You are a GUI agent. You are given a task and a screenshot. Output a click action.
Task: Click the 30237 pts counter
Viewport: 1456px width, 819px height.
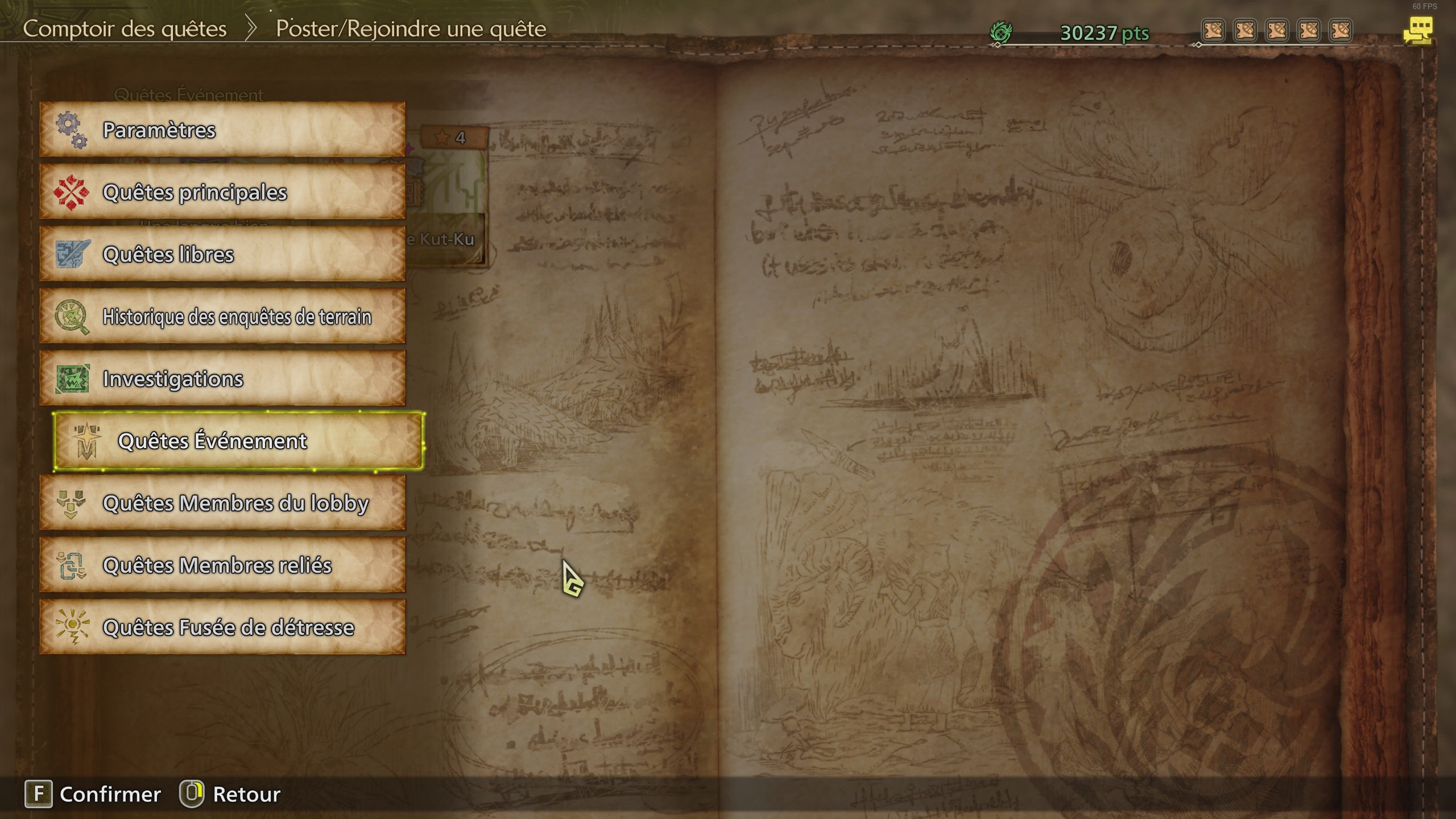1106,32
